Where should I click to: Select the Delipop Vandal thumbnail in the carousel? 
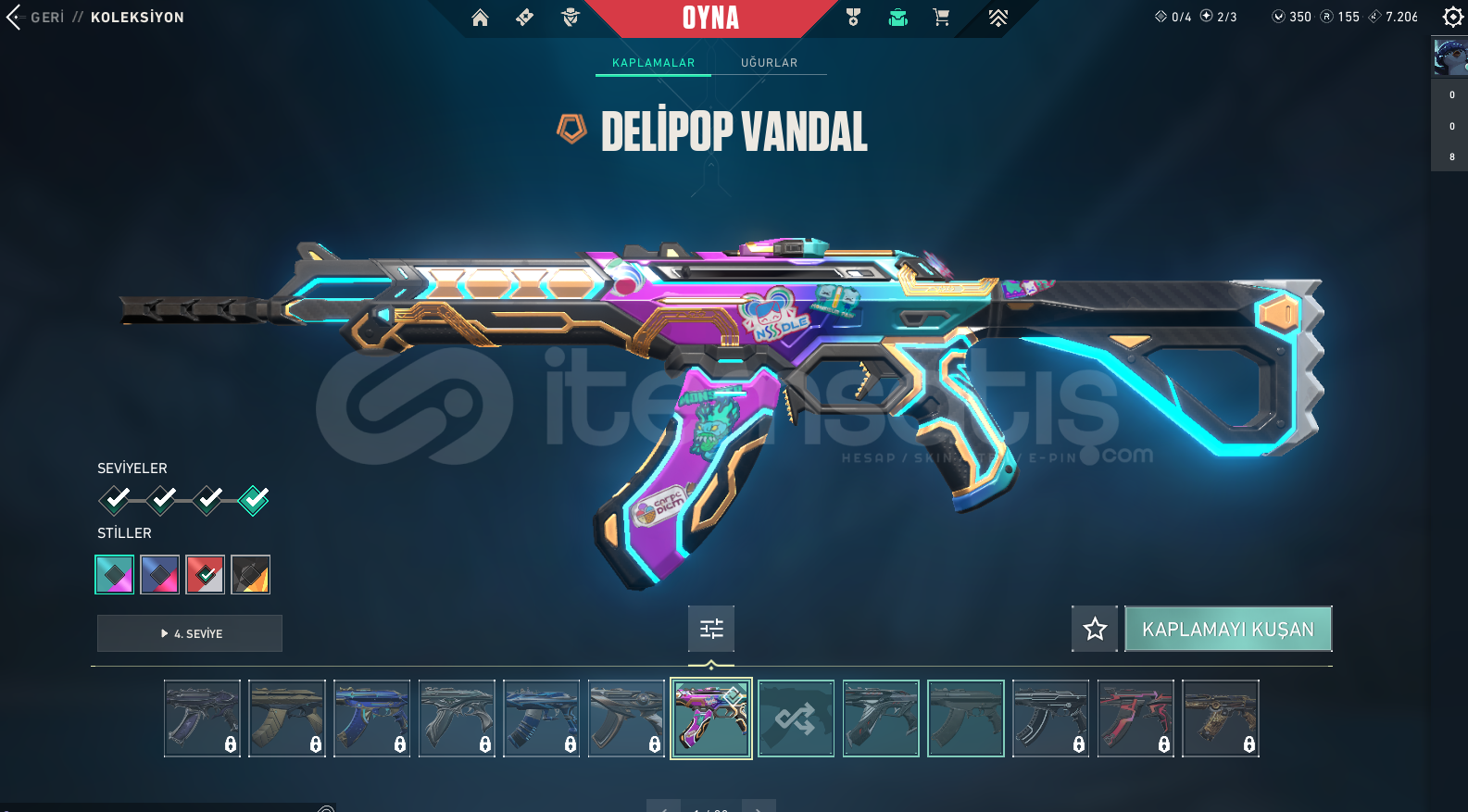coord(710,718)
